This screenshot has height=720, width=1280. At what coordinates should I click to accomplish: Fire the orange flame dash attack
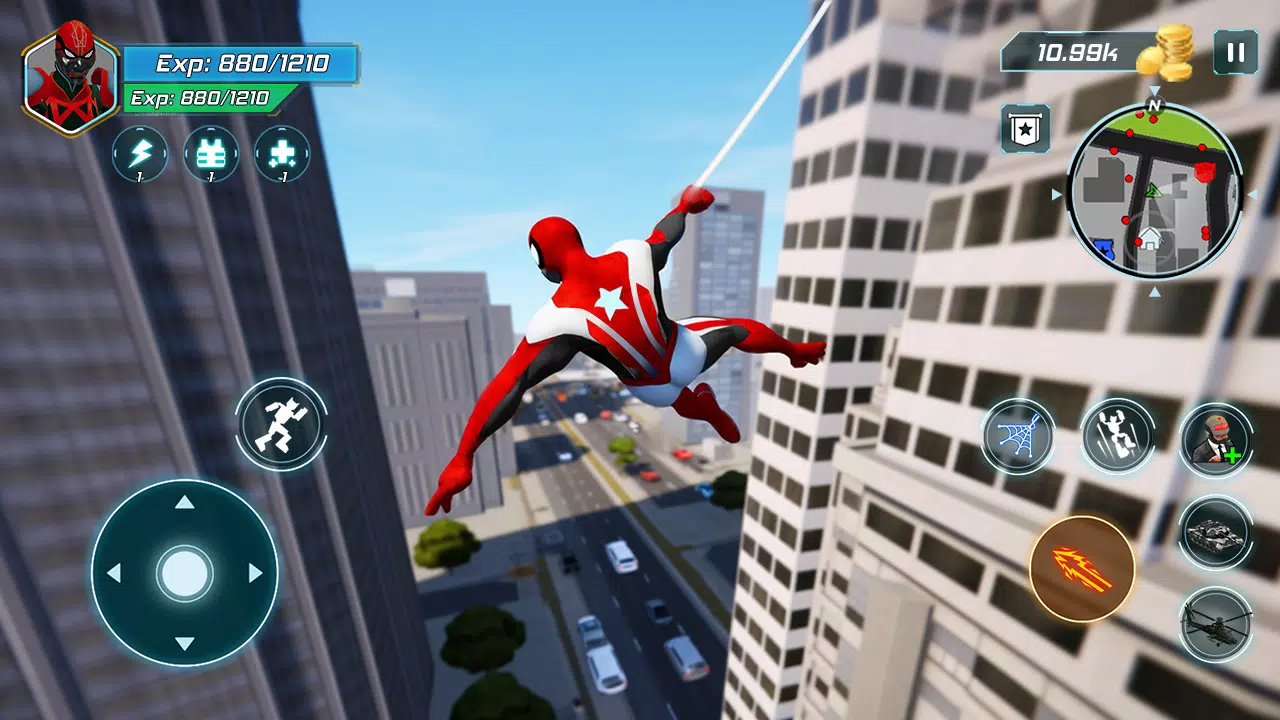(x=1082, y=568)
